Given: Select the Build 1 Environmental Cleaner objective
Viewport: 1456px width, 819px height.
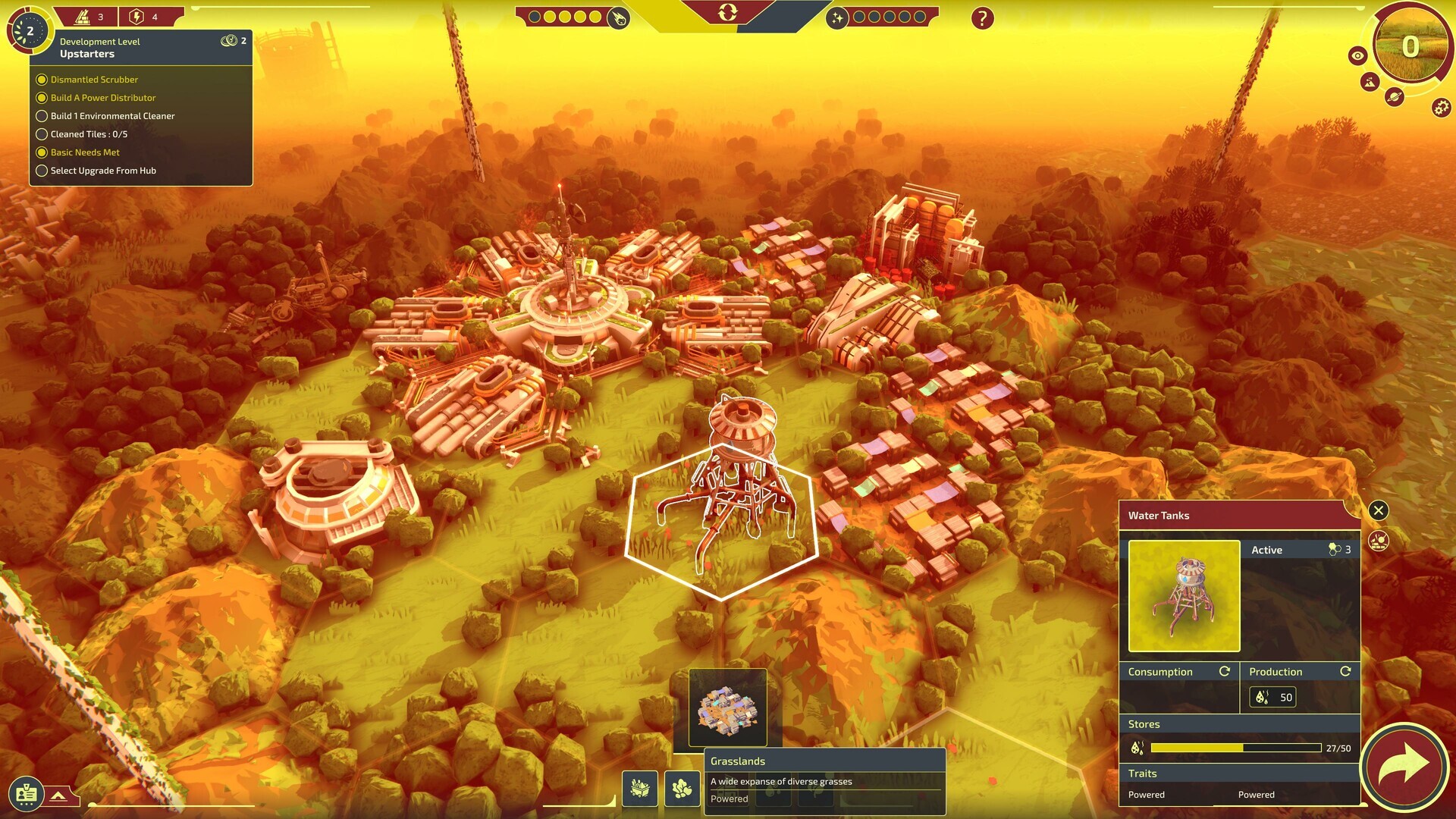Looking at the screenshot, I should [x=112, y=116].
